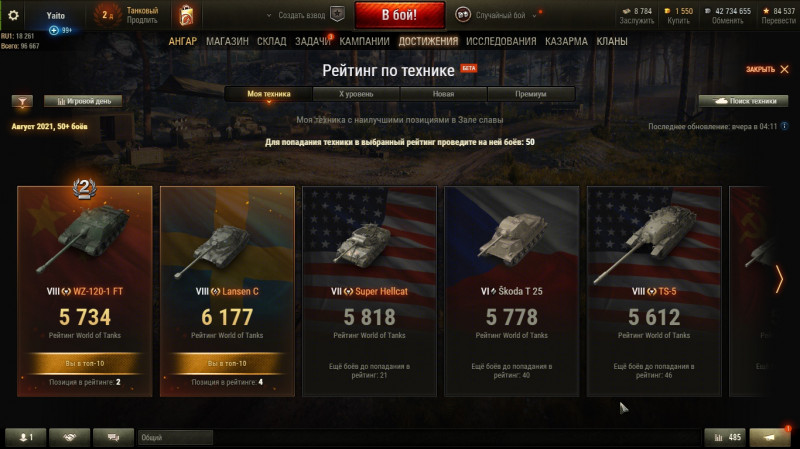The width and height of the screenshot is (800, 449).
Task: Click the «Поиск техники» button
Action: (x=743, y=101)
